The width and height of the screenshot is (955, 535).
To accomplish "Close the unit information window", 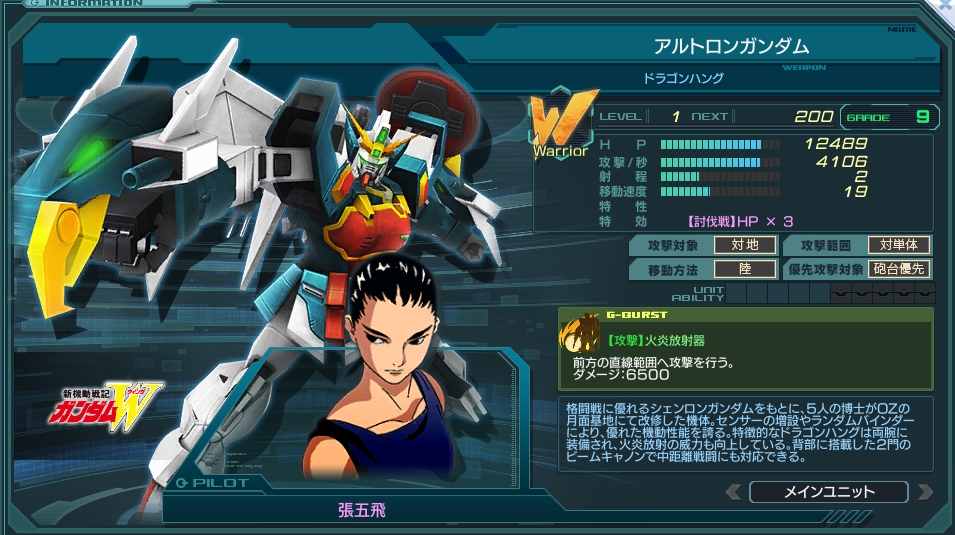I will click(946, 5).
